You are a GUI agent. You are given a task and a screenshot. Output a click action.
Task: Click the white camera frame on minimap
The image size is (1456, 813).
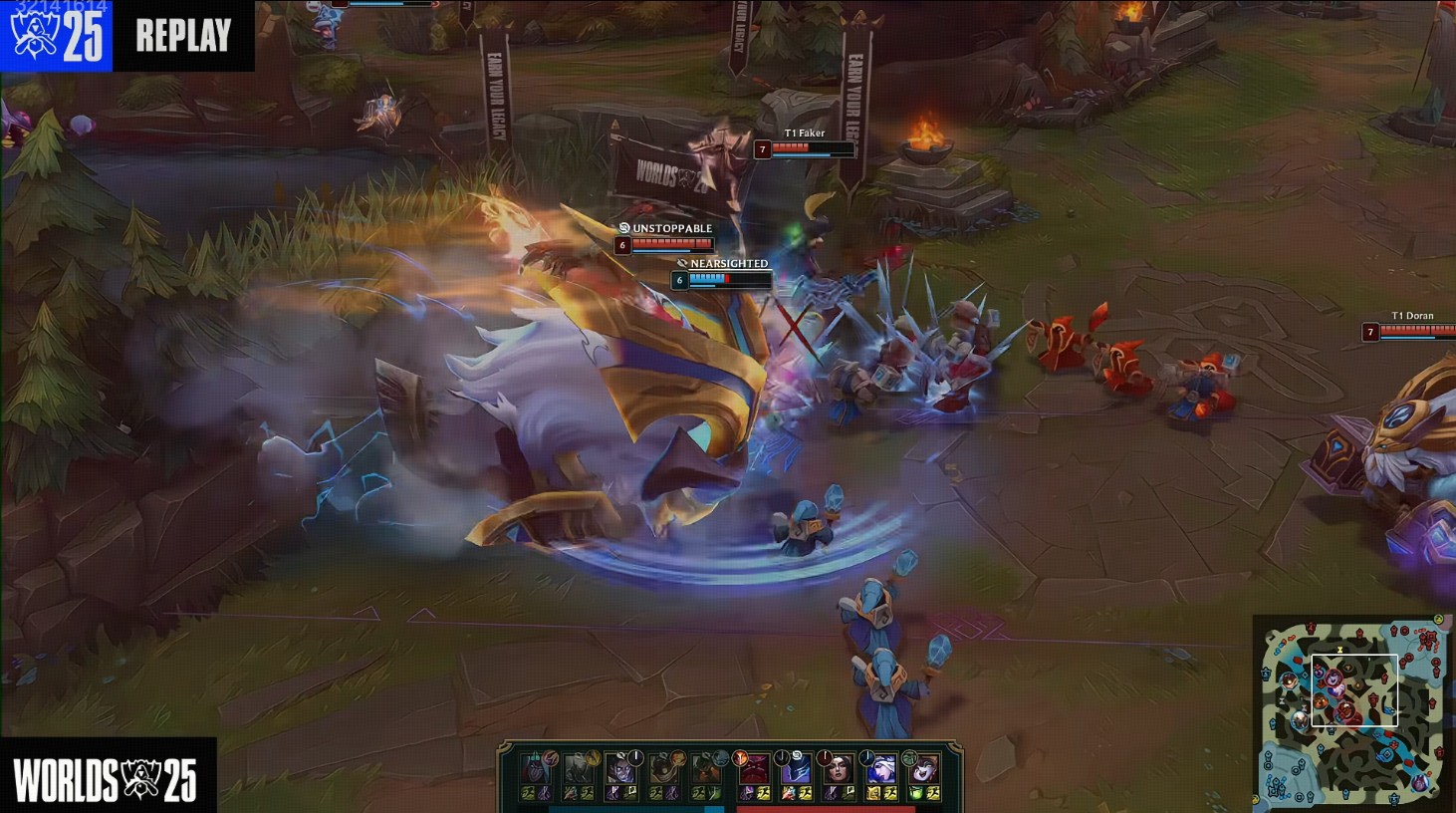coord(1354,689)
